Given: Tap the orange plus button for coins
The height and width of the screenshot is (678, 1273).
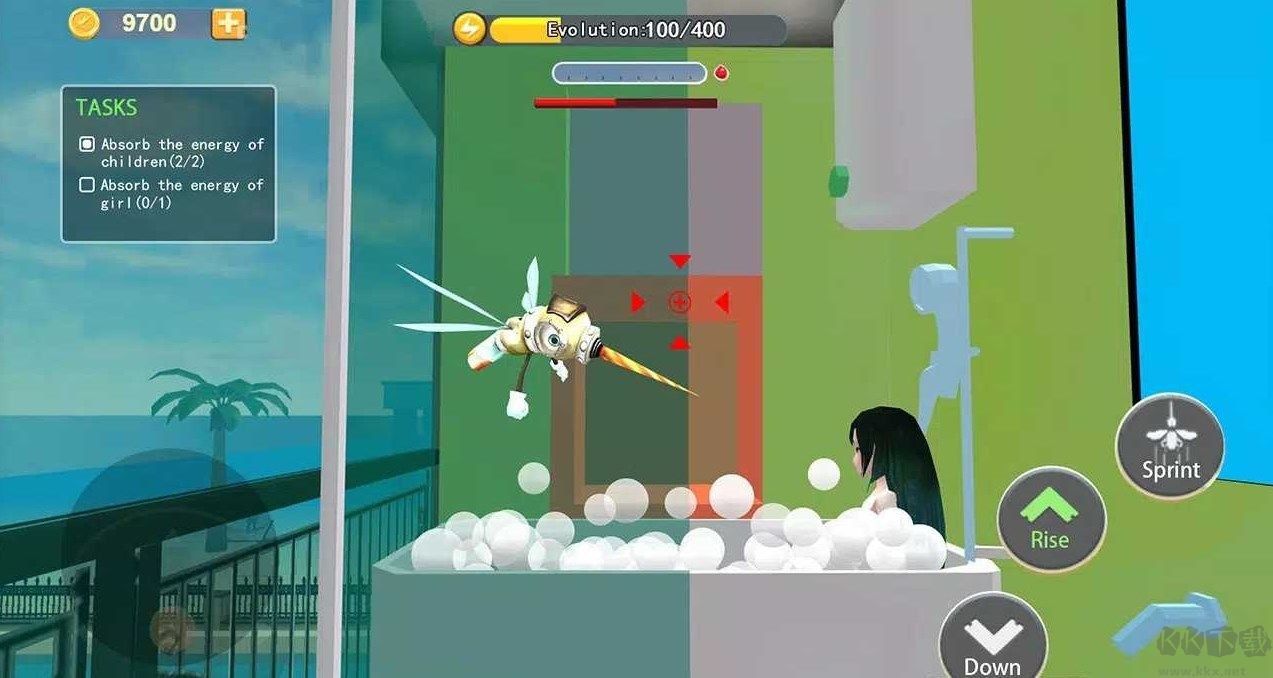Looking at the screenshot, I should [x=228, y=23].
